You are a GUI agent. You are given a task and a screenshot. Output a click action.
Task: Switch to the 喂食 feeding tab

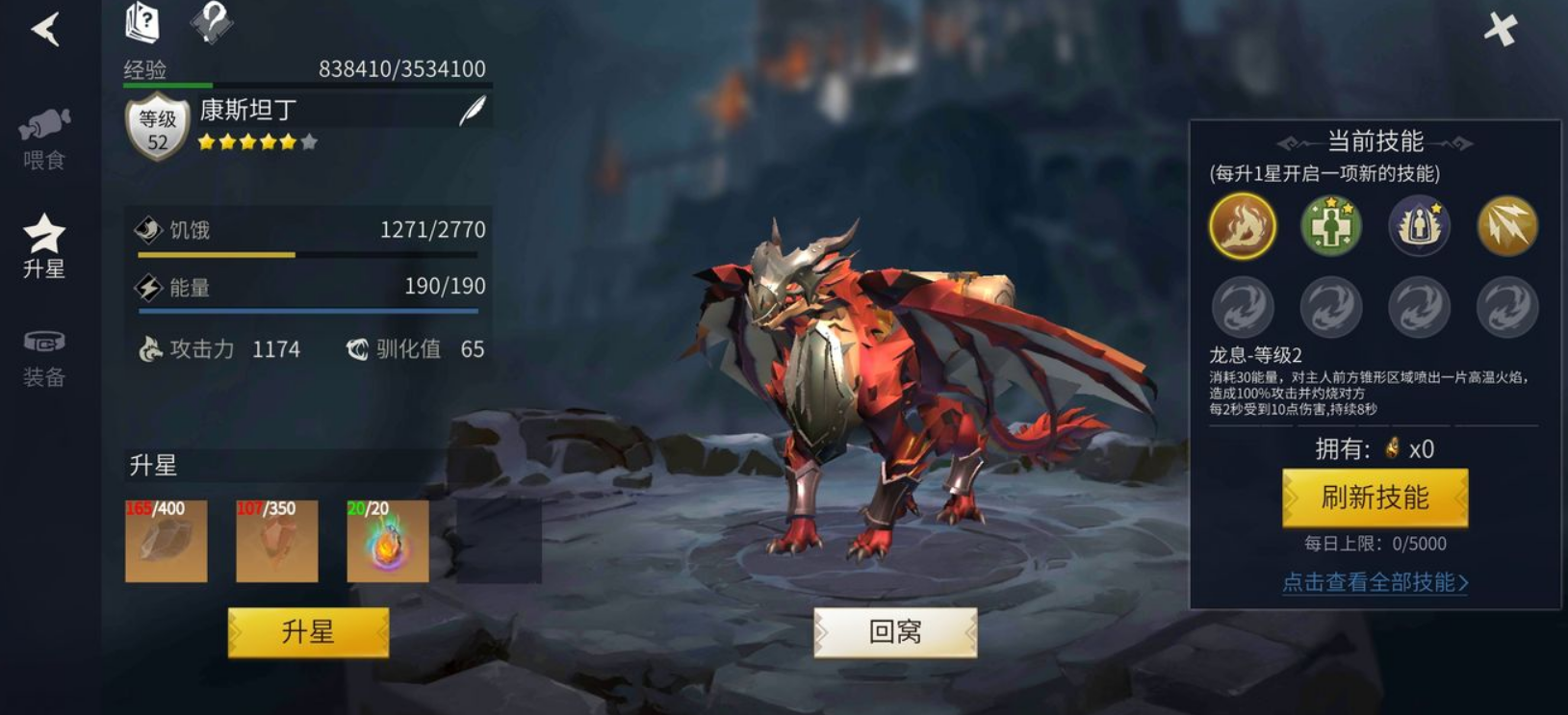[x=44, y=140]
